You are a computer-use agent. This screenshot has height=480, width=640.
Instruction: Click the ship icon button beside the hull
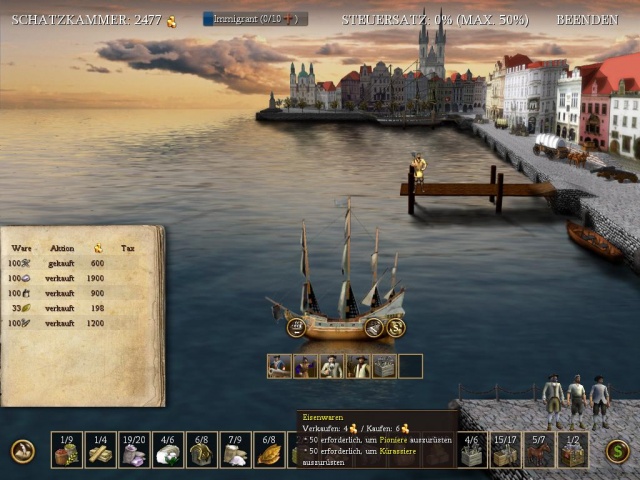click(x=296, y=326)
